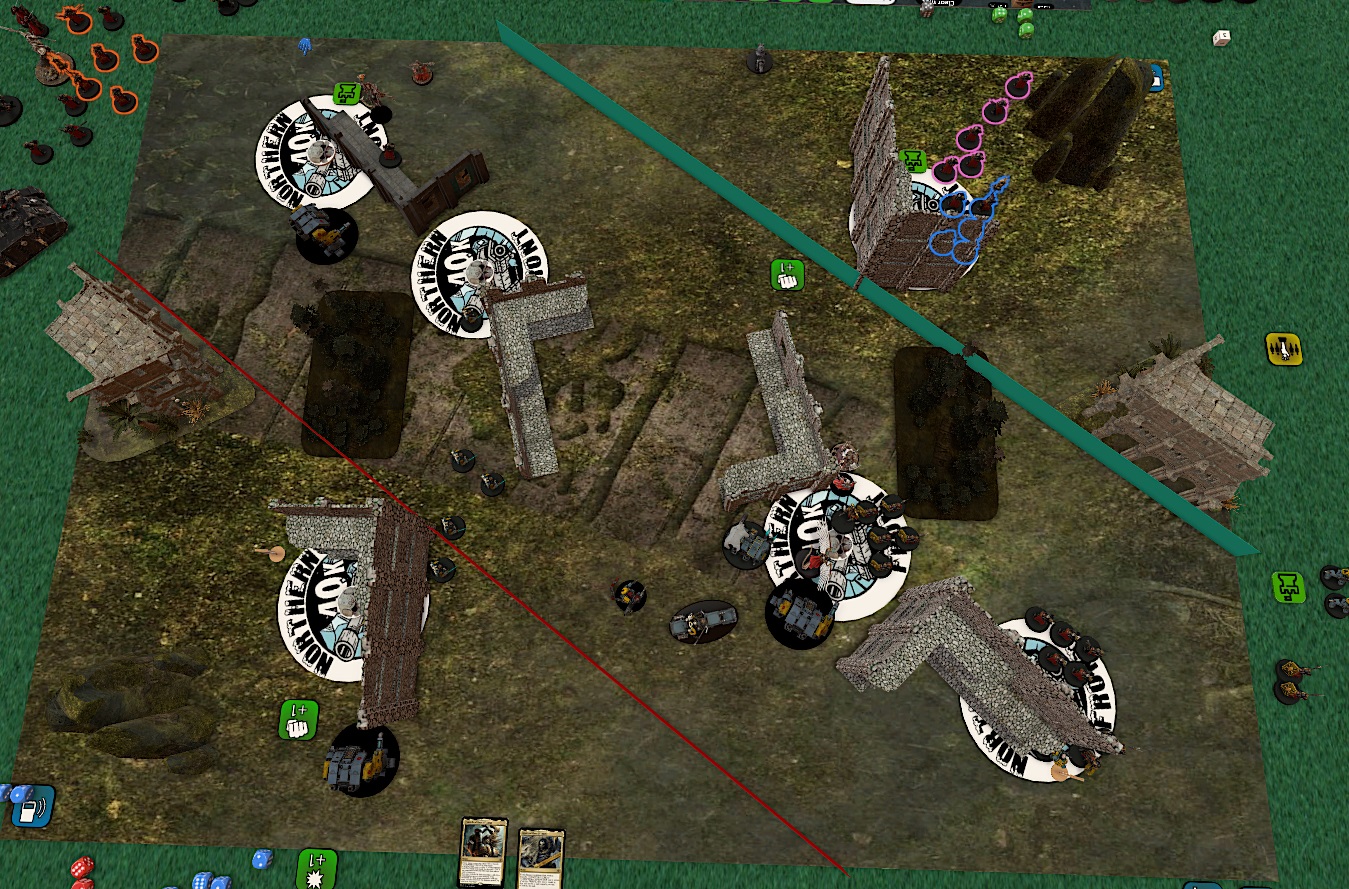Viewport: 1349px width, 889px height.
Task: Select the green anvil token on the grass border
Action: (x=1290, y=587)
